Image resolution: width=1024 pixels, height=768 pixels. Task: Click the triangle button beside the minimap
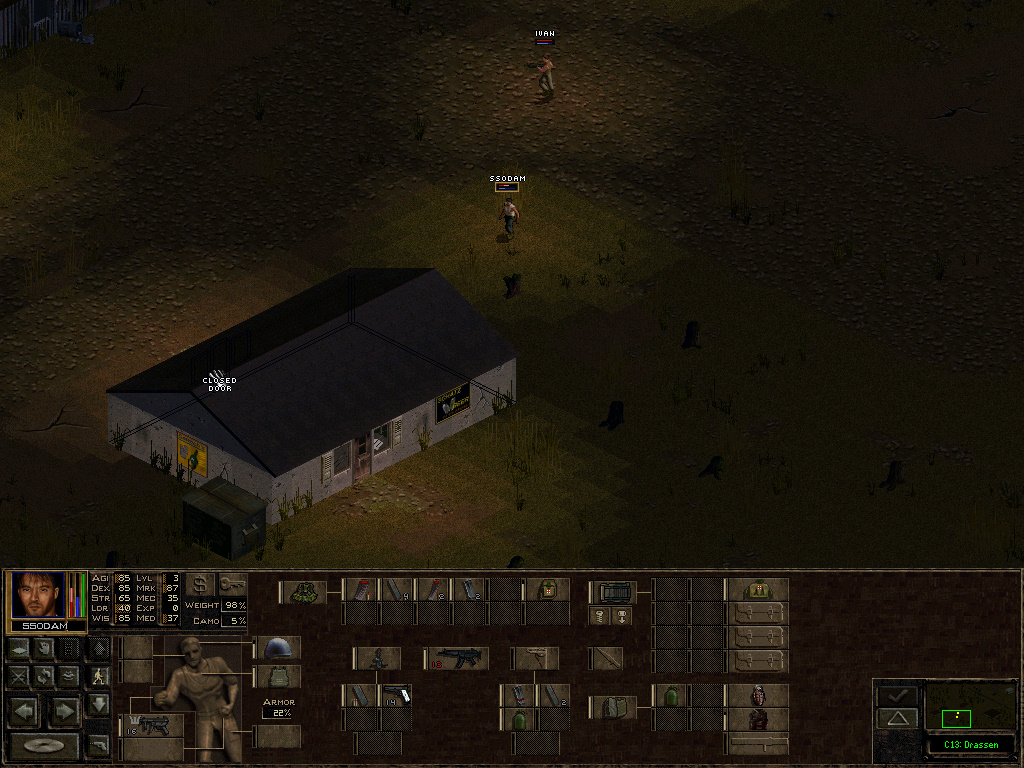coord(897,718)
